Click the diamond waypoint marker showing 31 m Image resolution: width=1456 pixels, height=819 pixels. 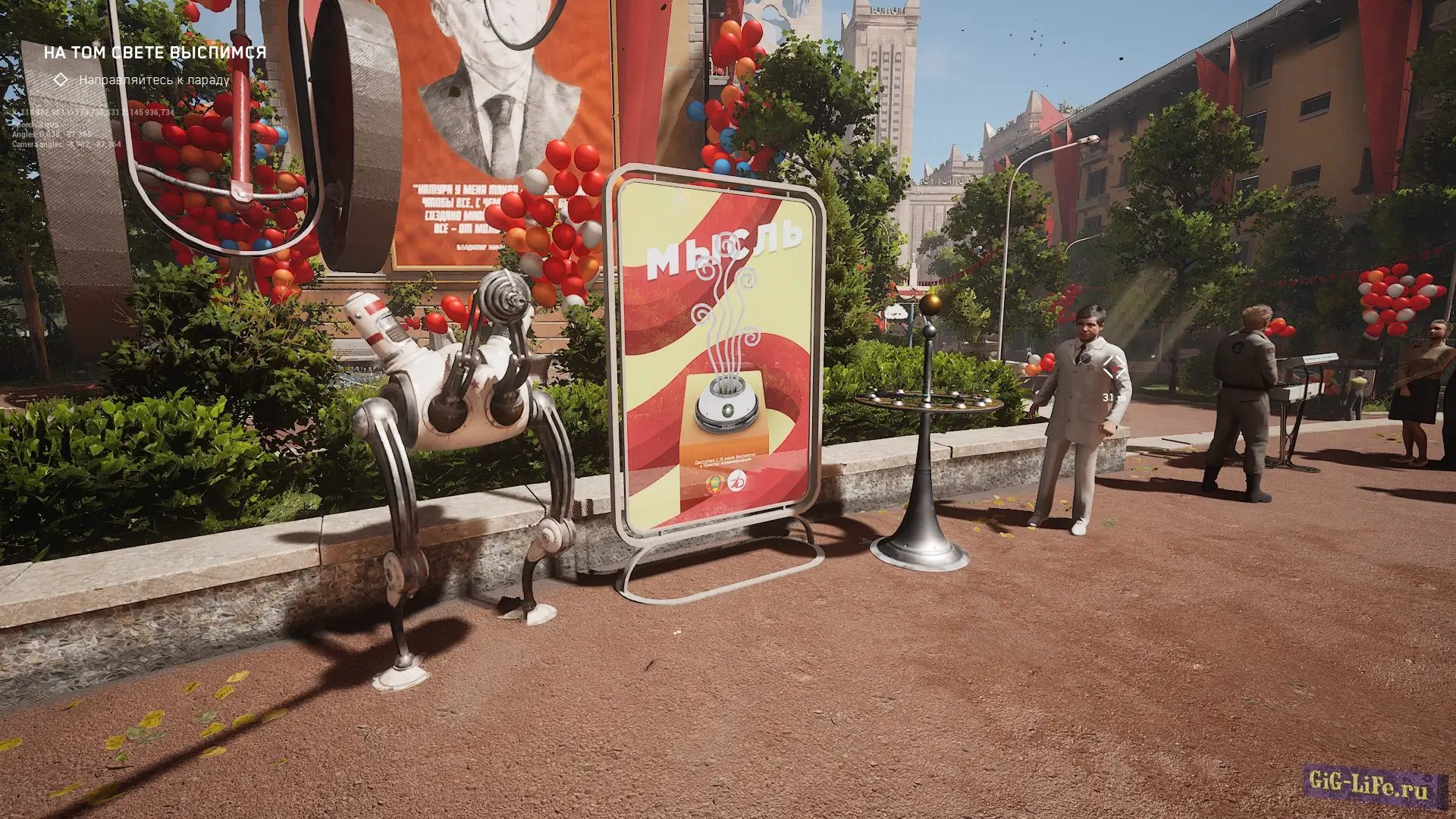1113,369
